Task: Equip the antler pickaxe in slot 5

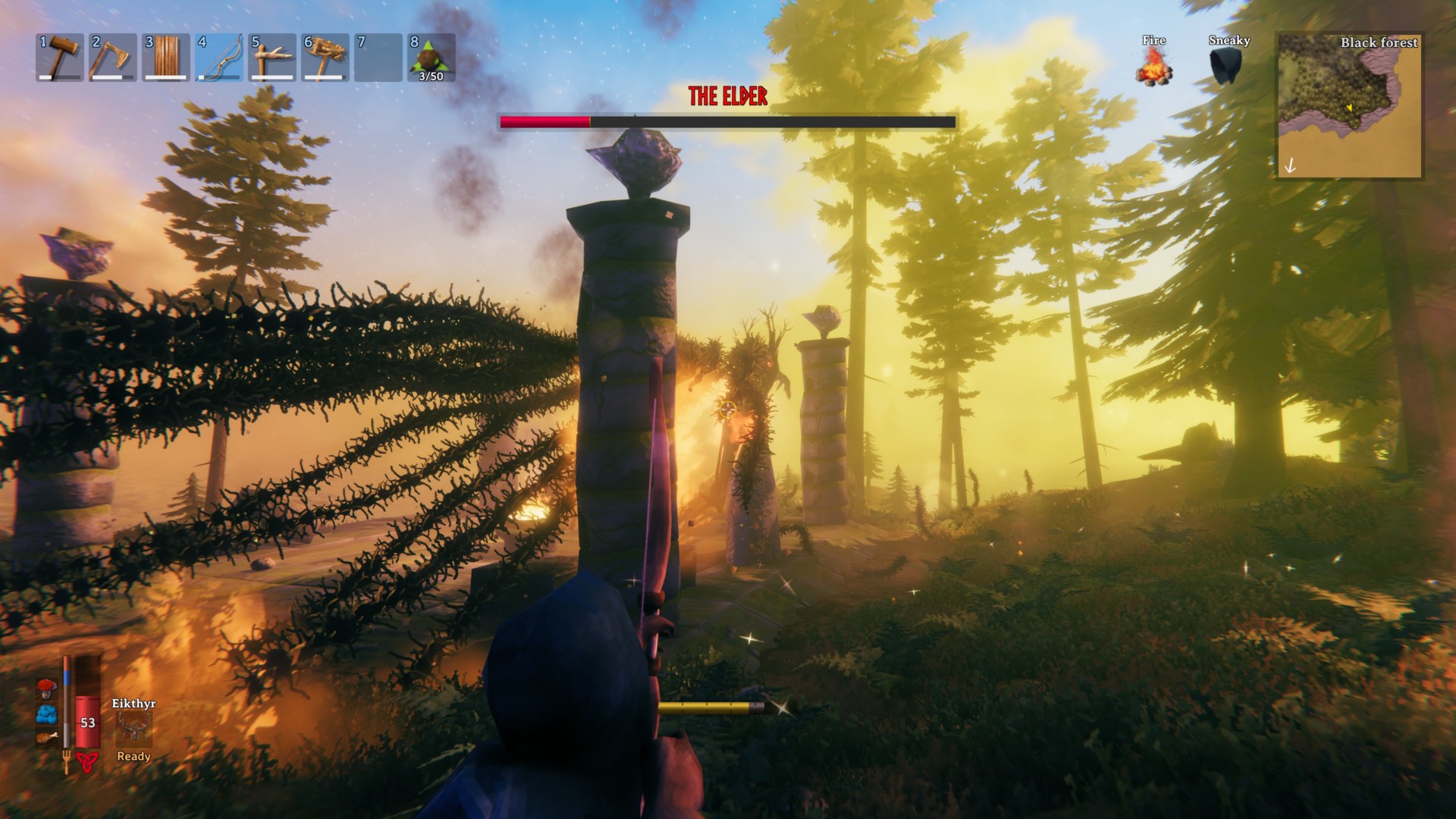Action: point(272,58)
